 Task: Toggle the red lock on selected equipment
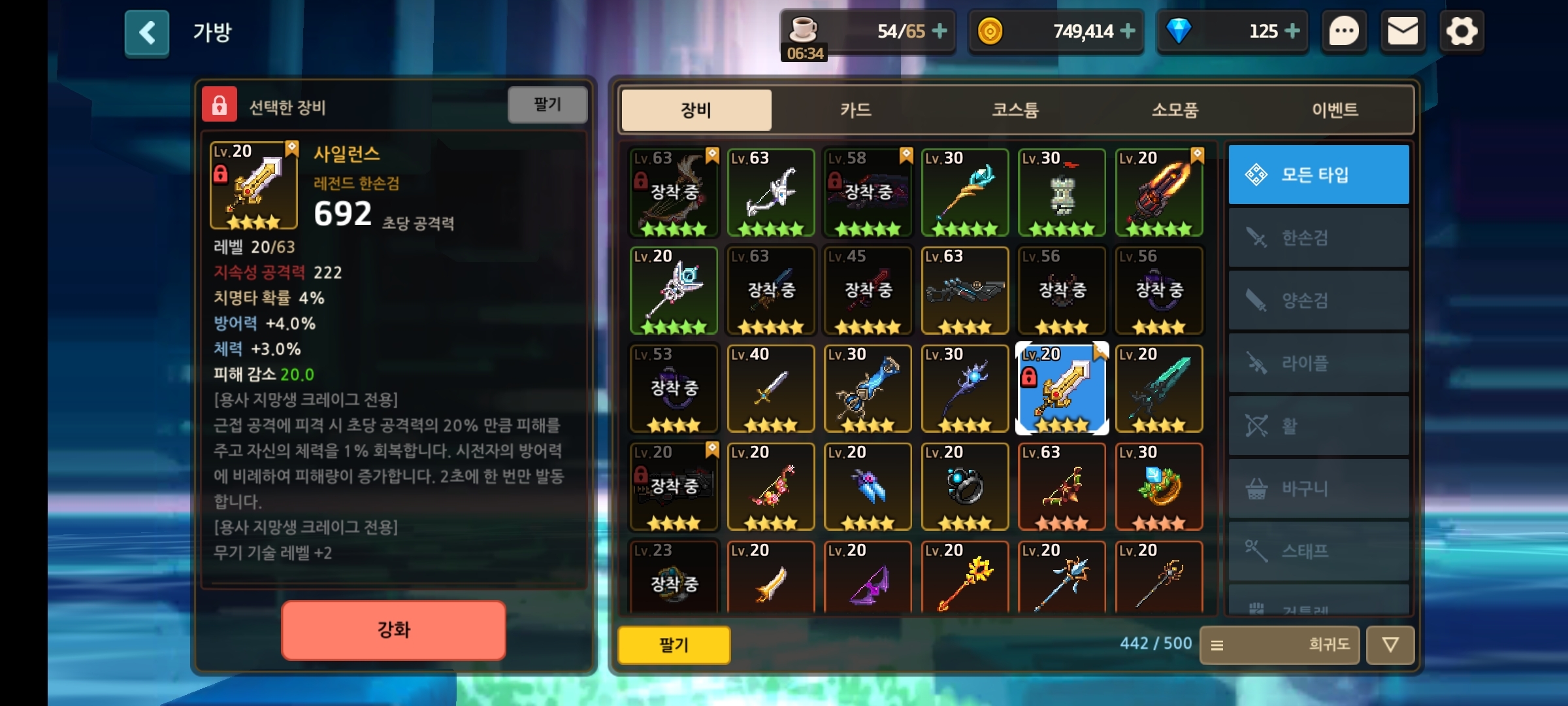pyautogui.click(x=220, y=105)
